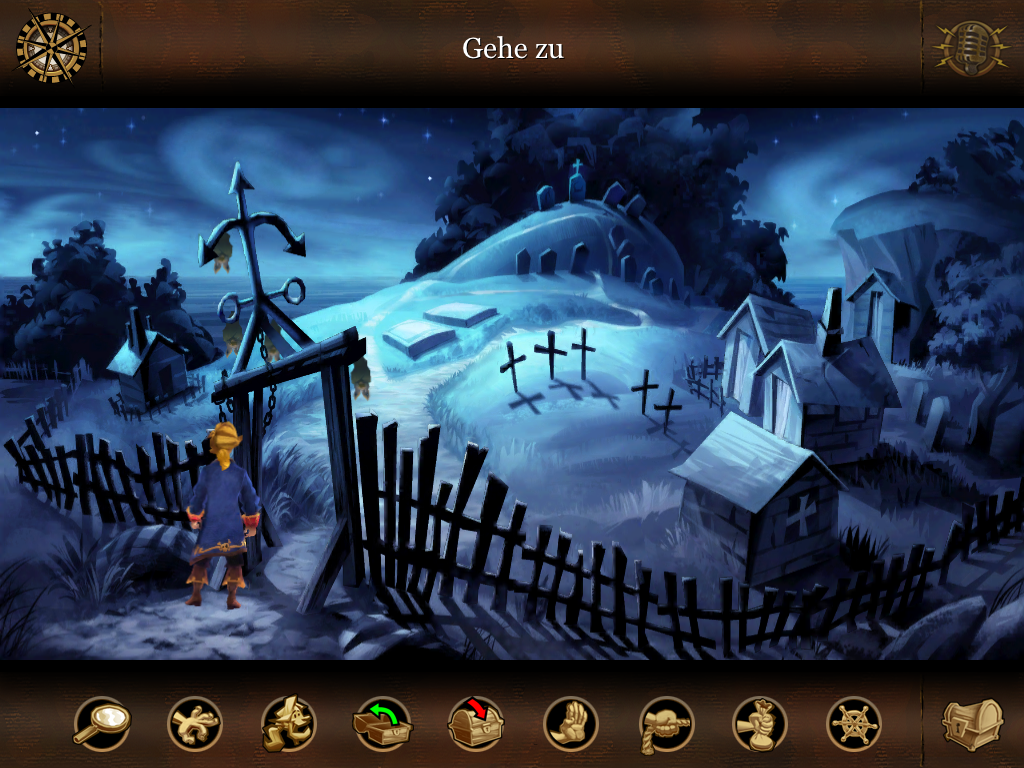
Task: Select the pirate head talk verb
Action: 288,723
